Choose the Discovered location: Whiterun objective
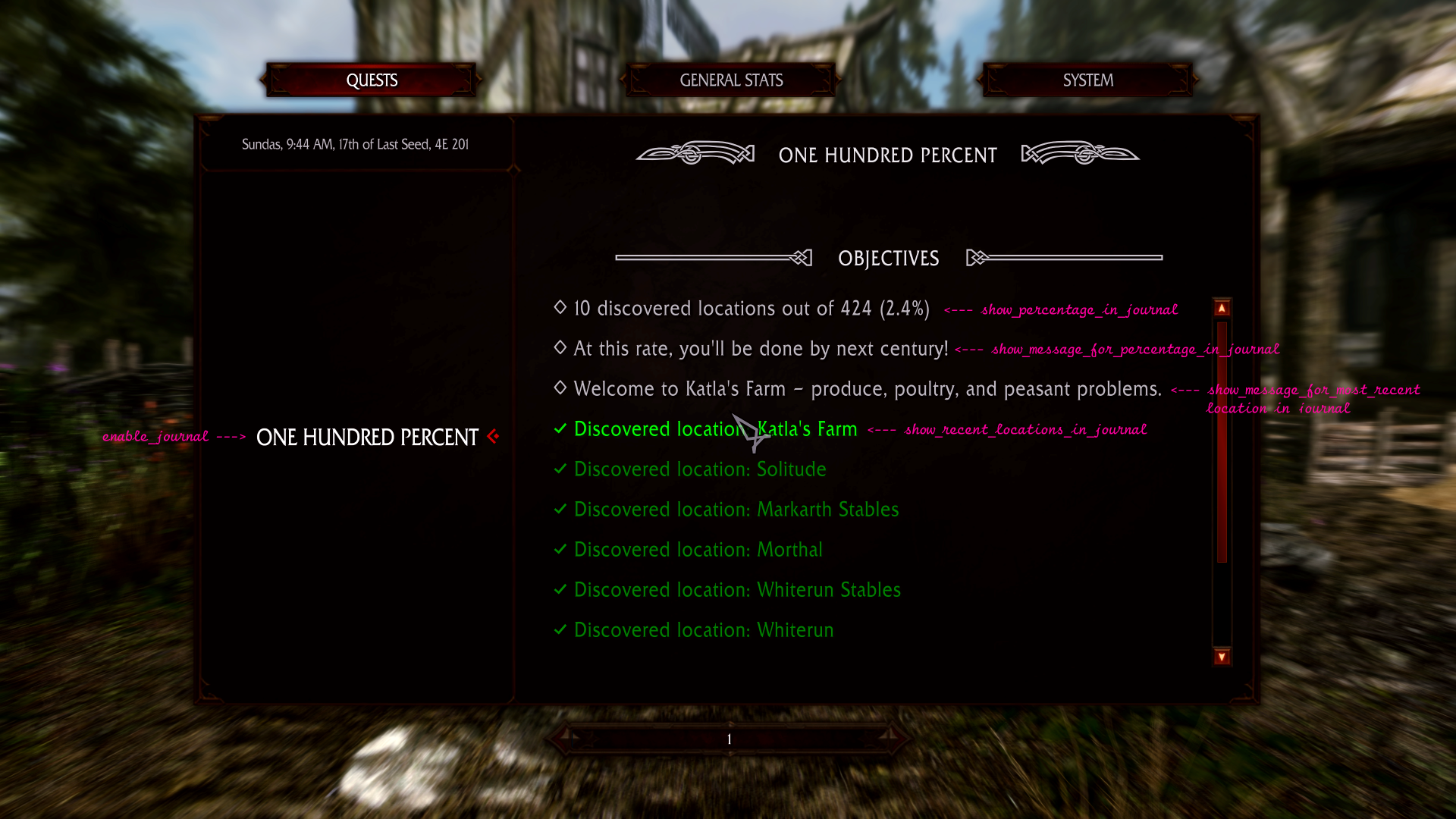The image size is (1456, 819). (x=703, y=630)
